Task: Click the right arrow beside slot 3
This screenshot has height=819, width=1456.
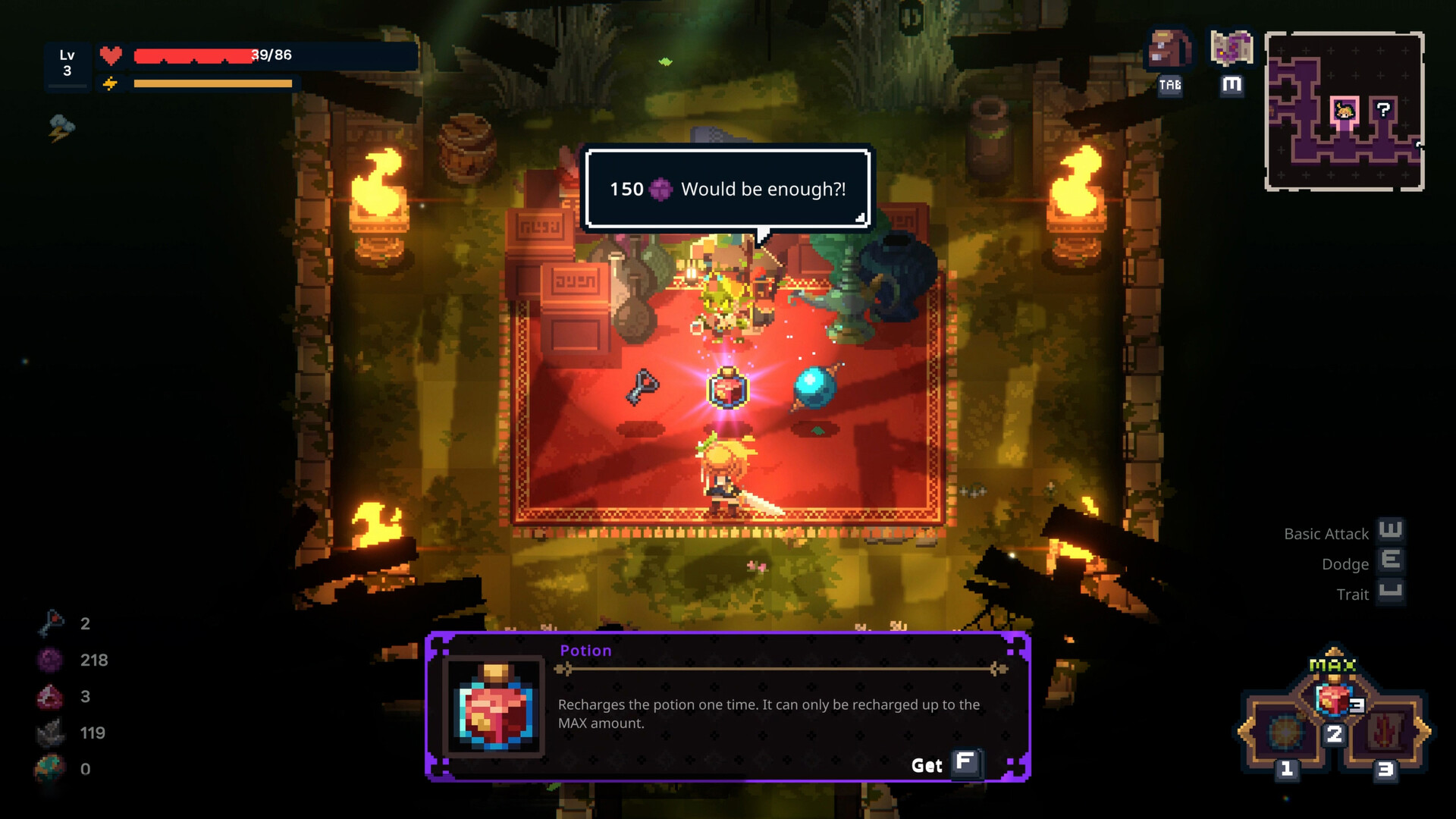Action: click(x=1426, y=733)
